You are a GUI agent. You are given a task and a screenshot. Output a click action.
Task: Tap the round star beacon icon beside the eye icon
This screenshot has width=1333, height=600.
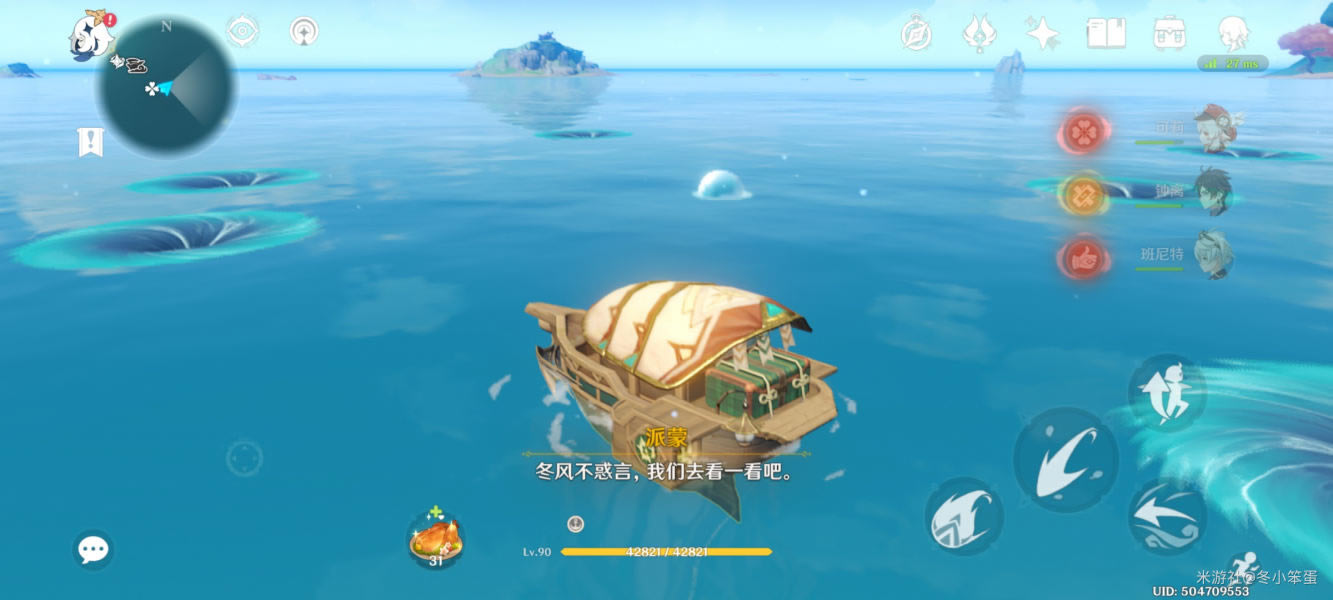click(x=304, y=31)
